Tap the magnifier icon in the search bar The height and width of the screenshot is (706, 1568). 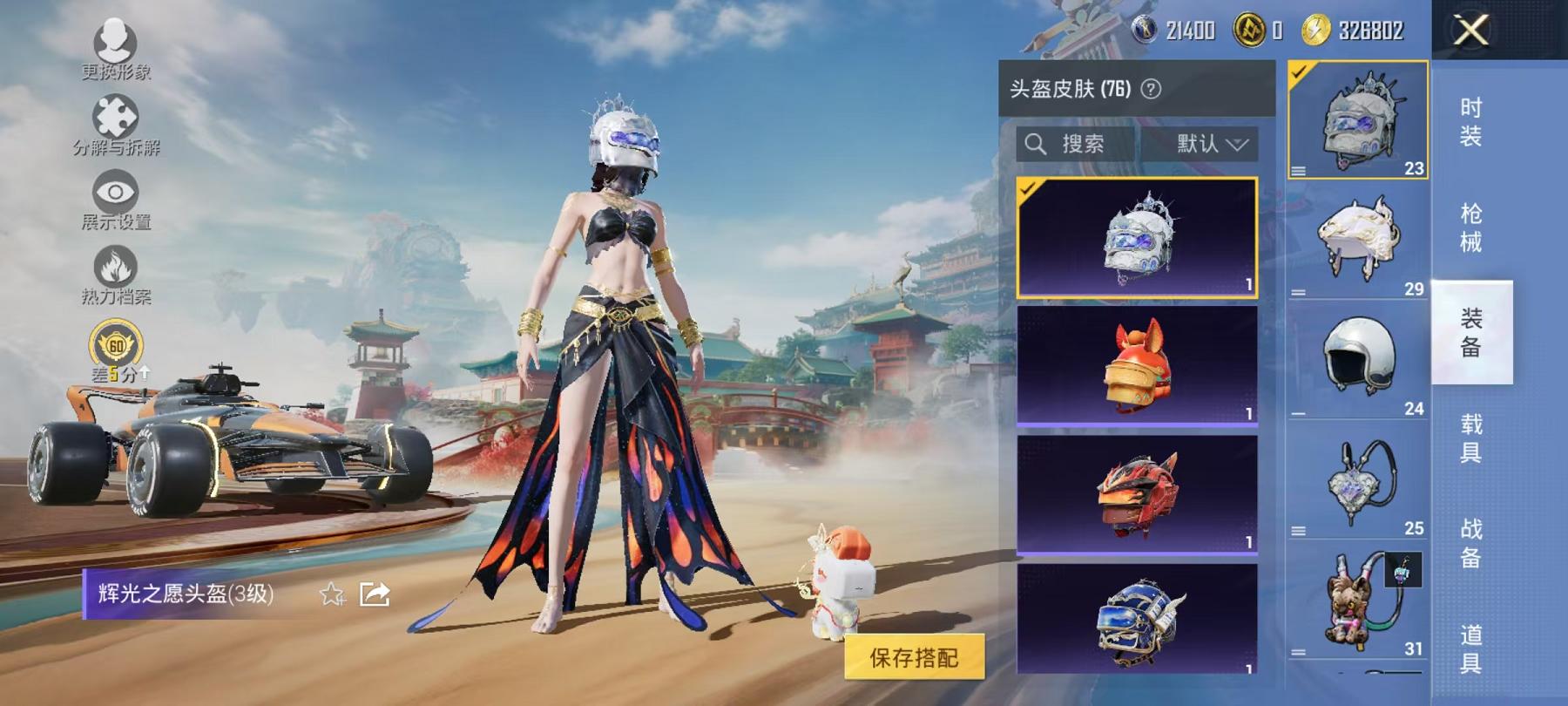coord(1037,145)
